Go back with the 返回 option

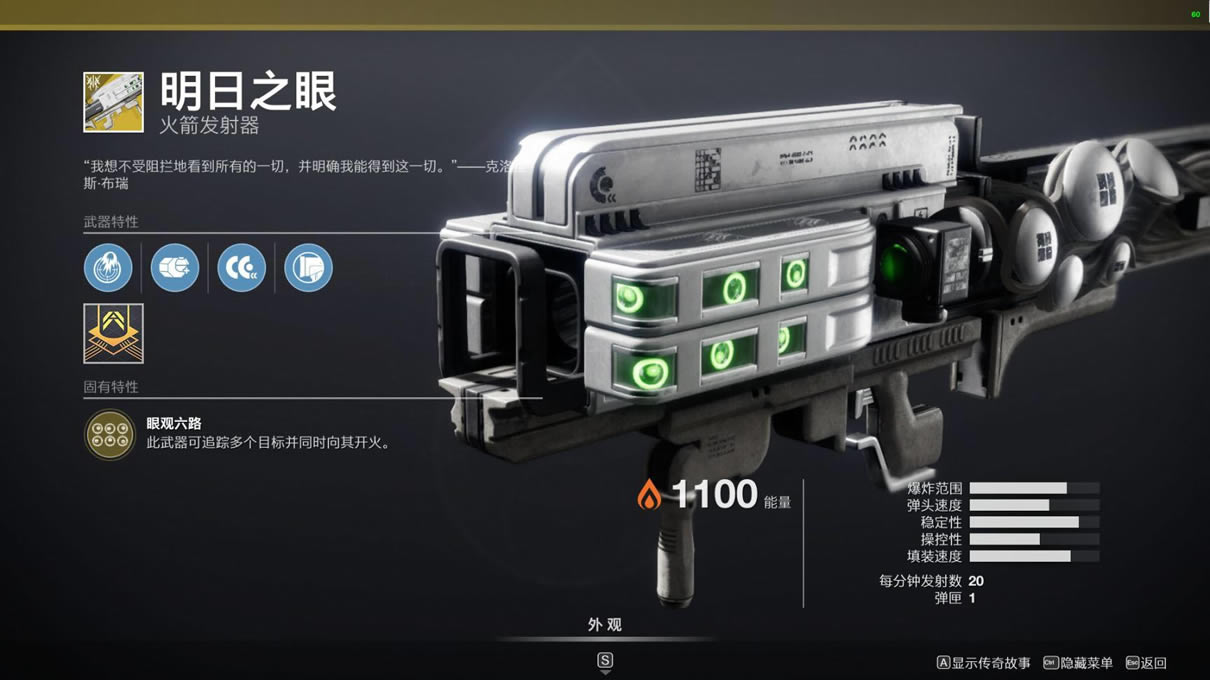coord(1146,663)
